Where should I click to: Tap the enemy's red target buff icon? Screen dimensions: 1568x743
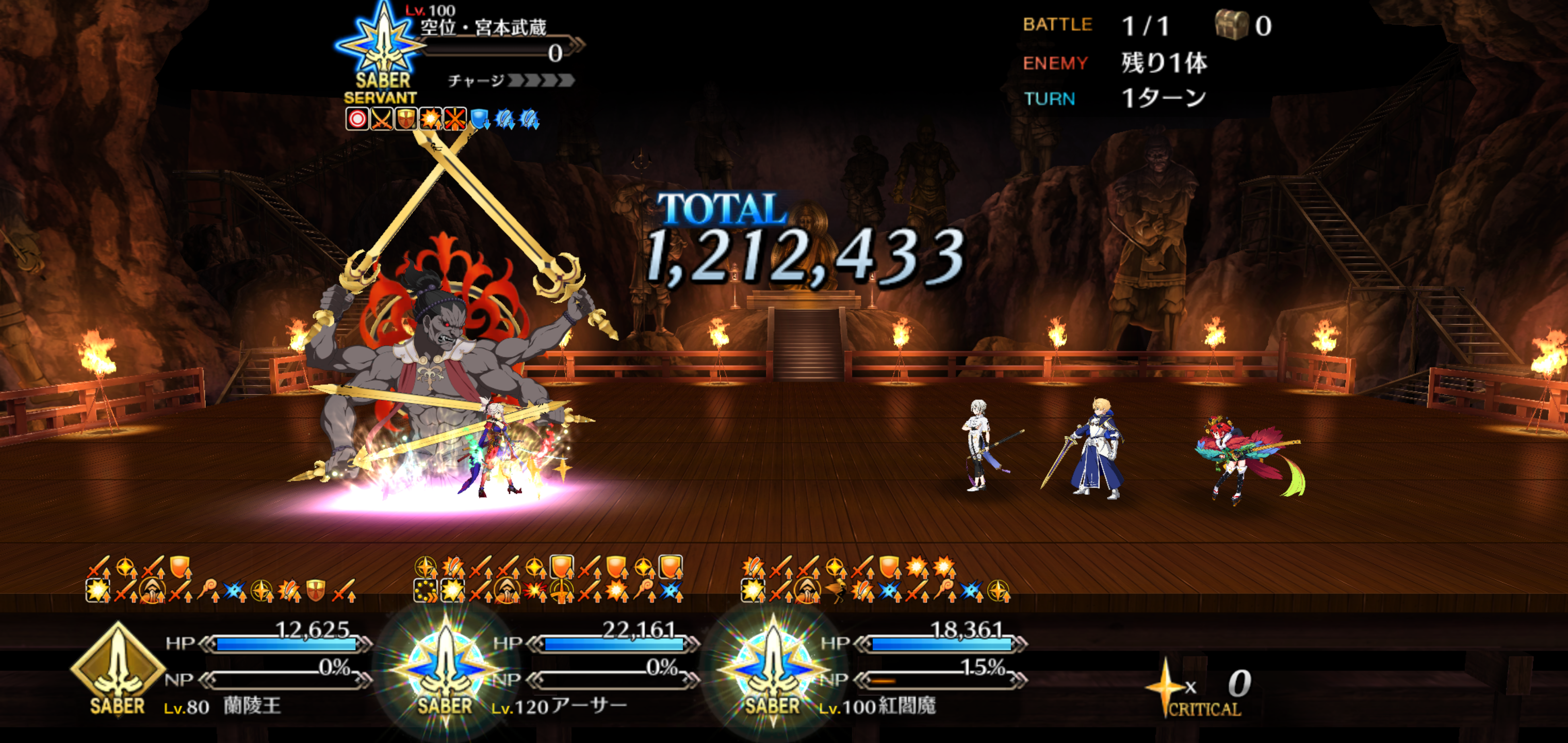(x=357, y=119)
